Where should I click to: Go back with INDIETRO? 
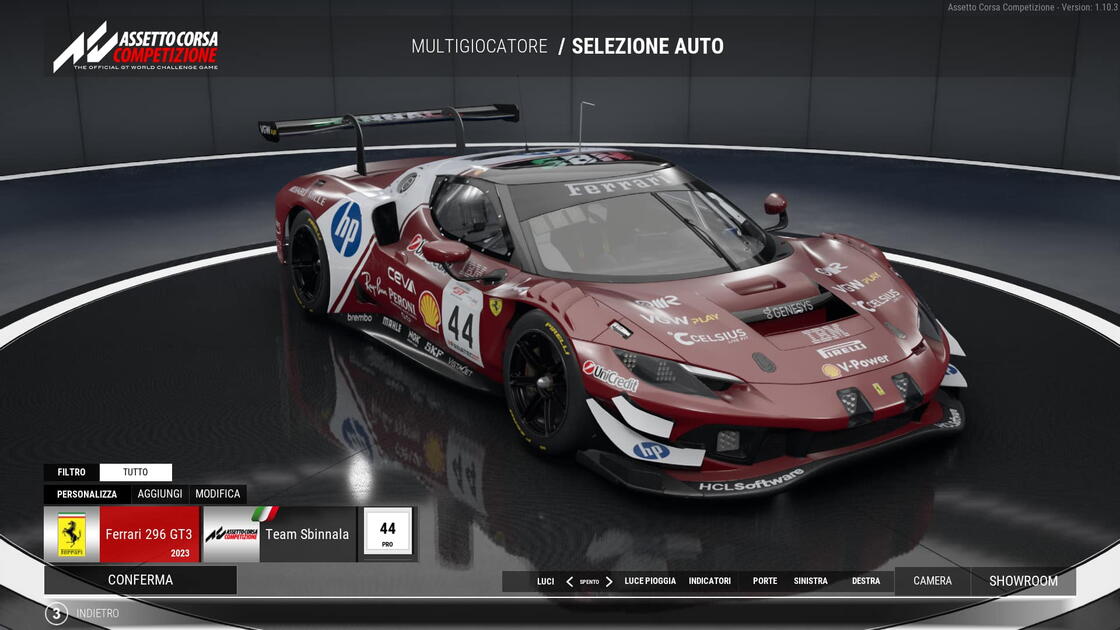85,613
